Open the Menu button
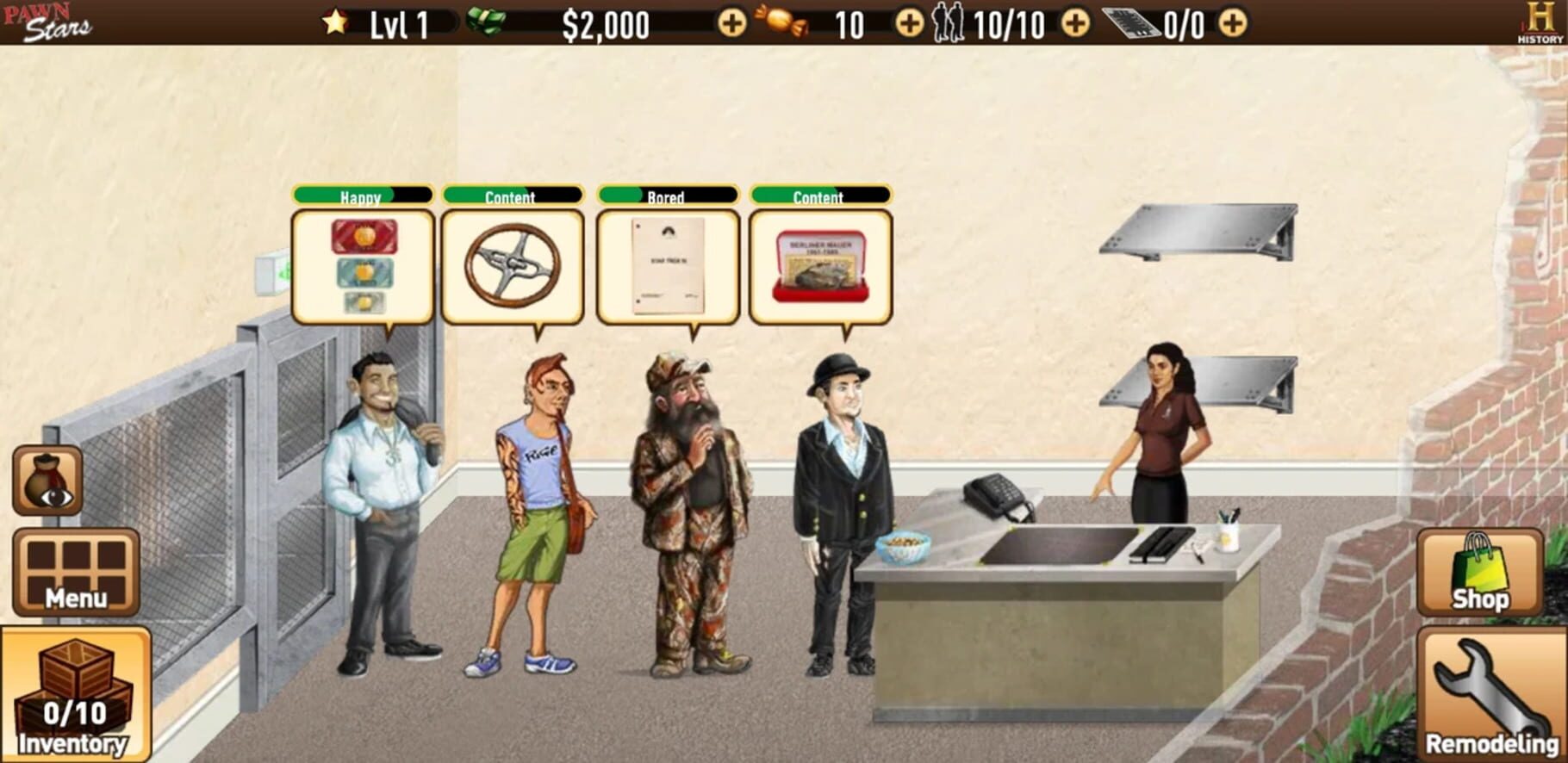Screen dimensions: 1568x763 click(x=76, y=572)
